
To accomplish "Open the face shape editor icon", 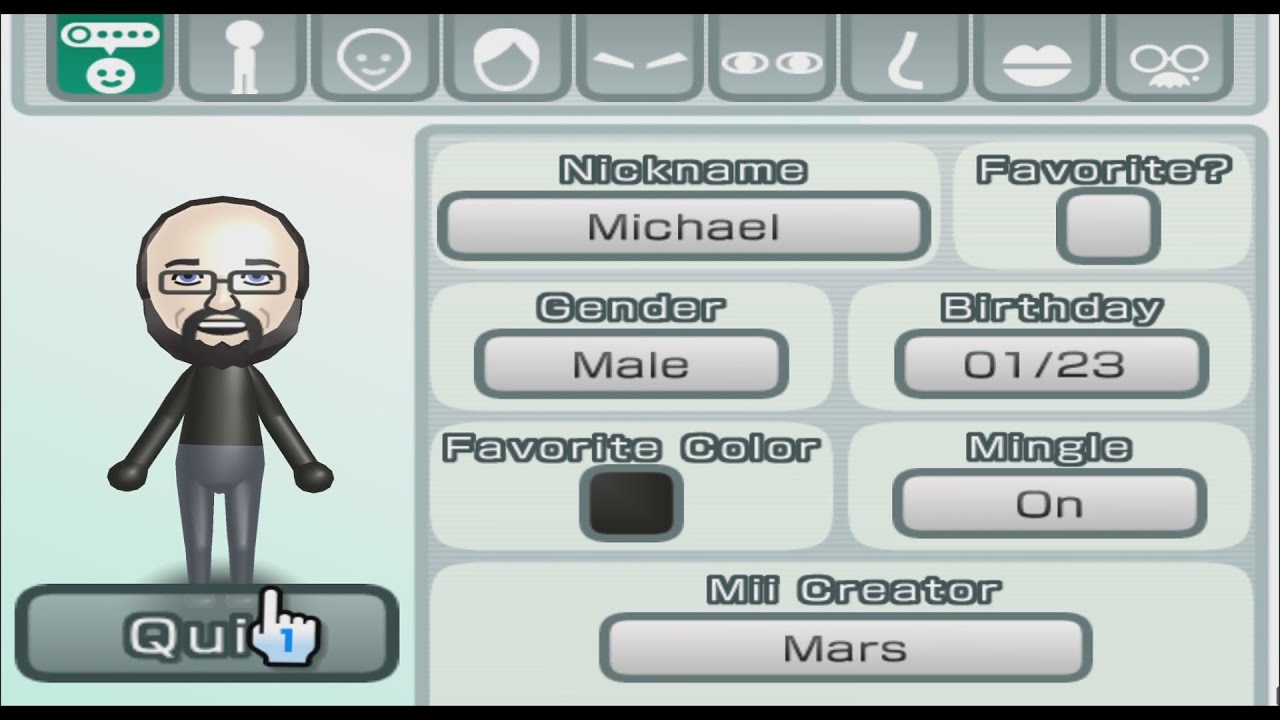I will [373, 55].
